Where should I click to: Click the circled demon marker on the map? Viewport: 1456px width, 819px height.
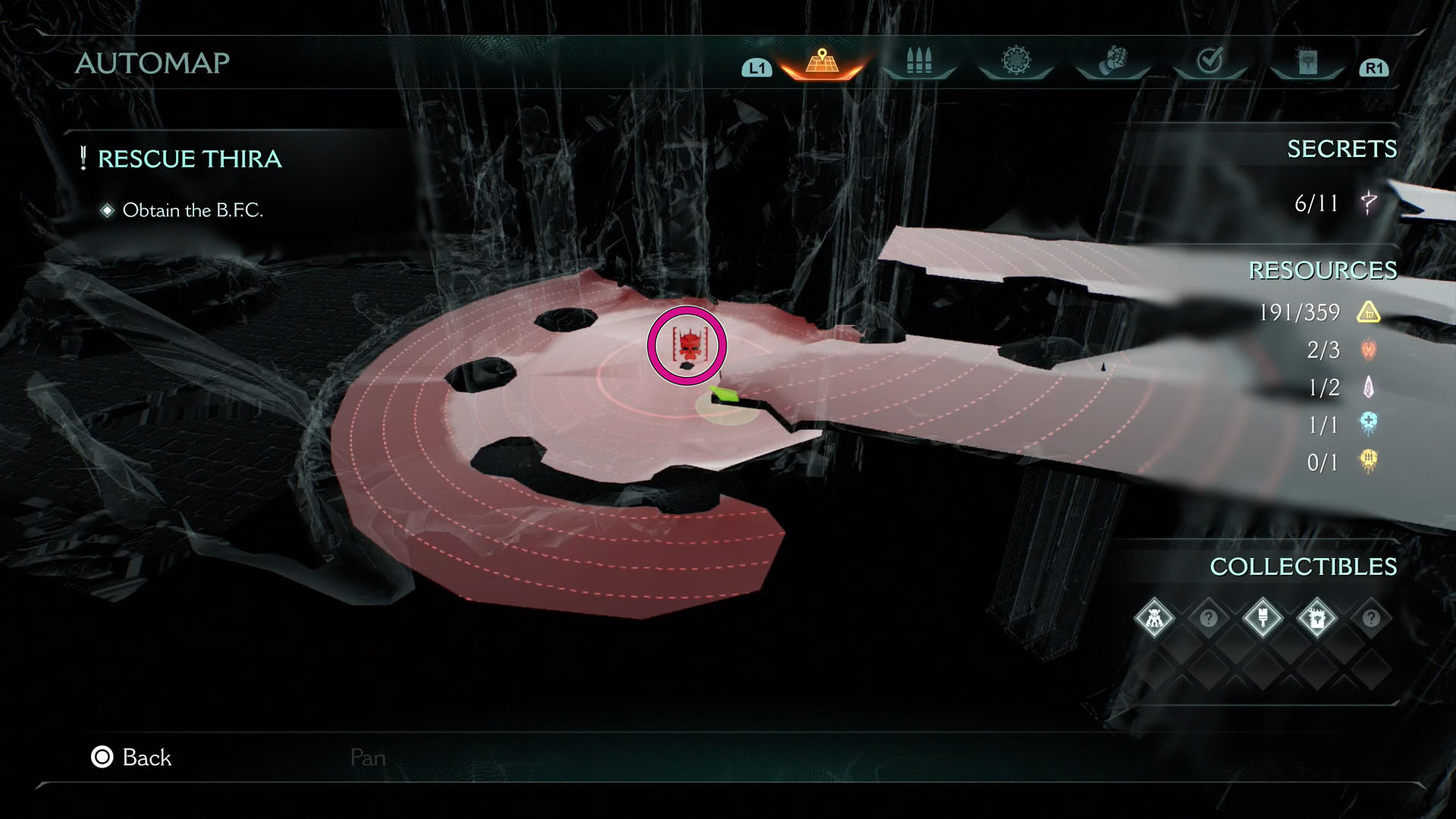coord(686,345)
